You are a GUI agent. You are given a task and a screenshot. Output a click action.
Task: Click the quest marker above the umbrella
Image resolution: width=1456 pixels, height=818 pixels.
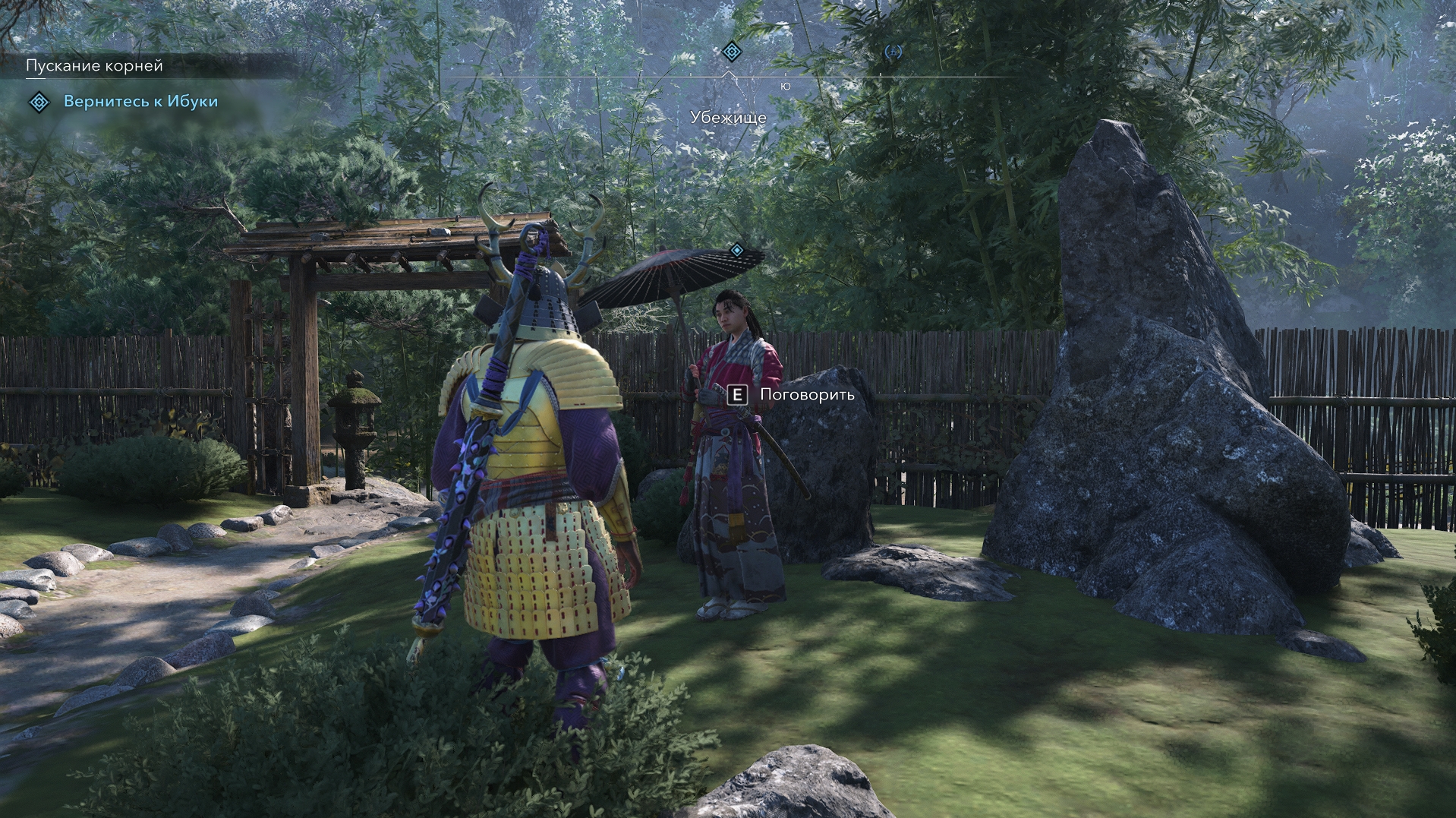(736, 250)
